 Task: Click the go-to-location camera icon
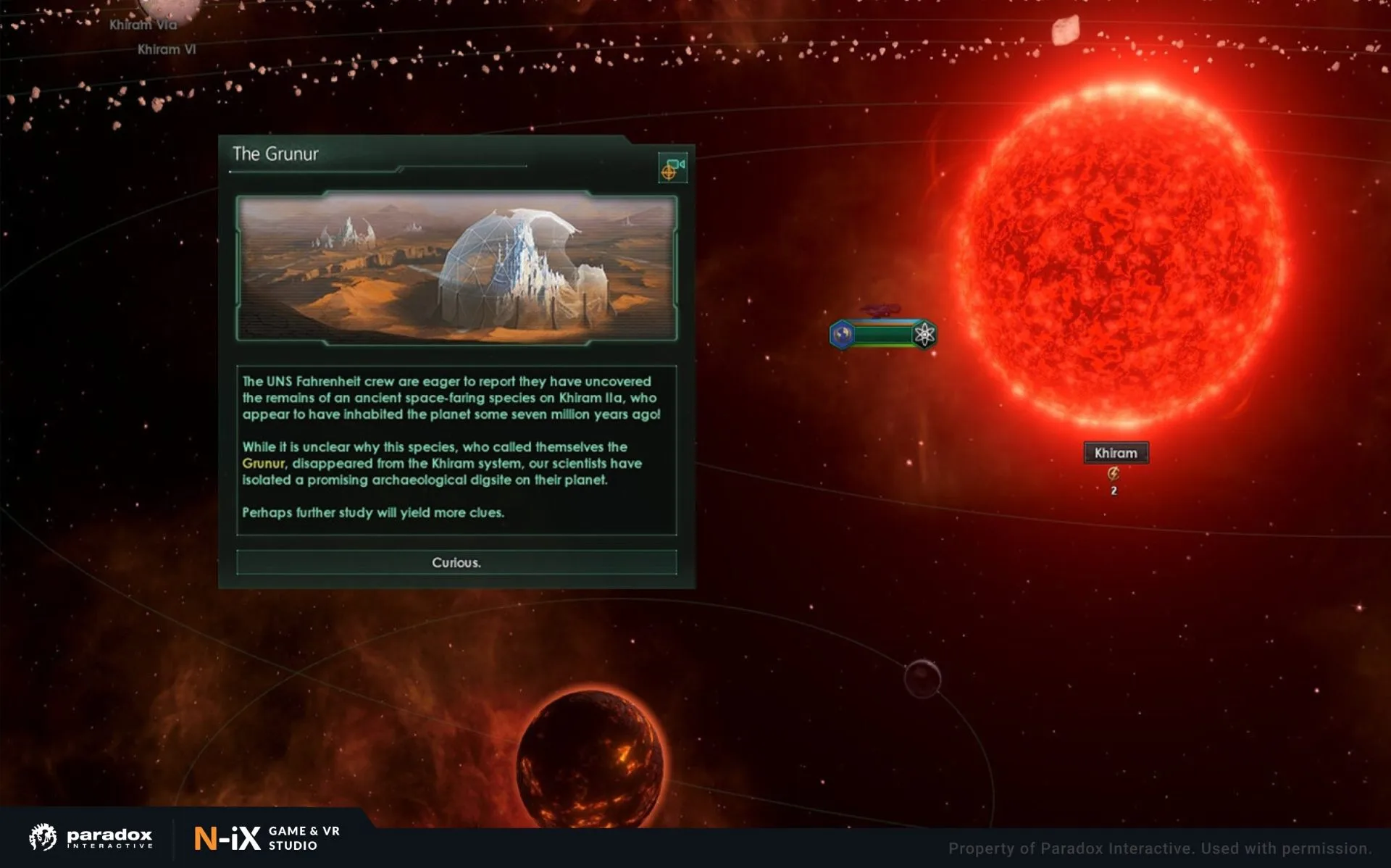[672, 168]
